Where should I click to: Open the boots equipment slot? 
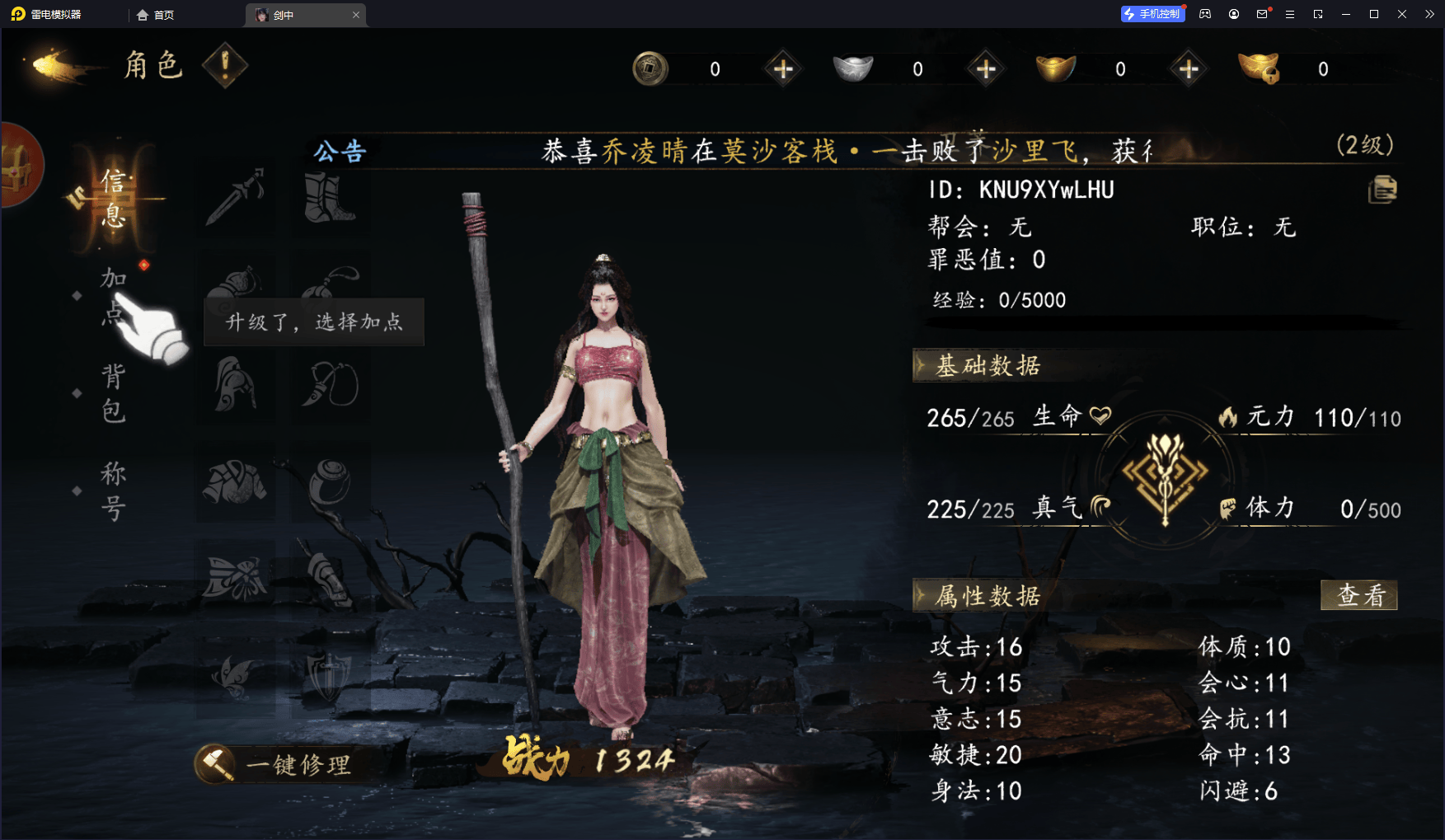[330, 195]
